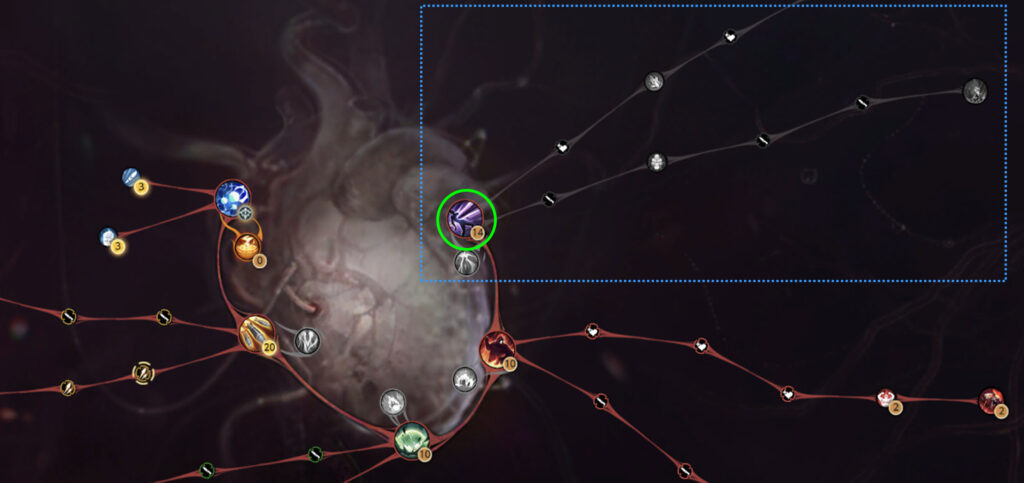Choose the golden claws skill with rank 20
This screenshot has width=1024, height=483.
coord(257,333)
